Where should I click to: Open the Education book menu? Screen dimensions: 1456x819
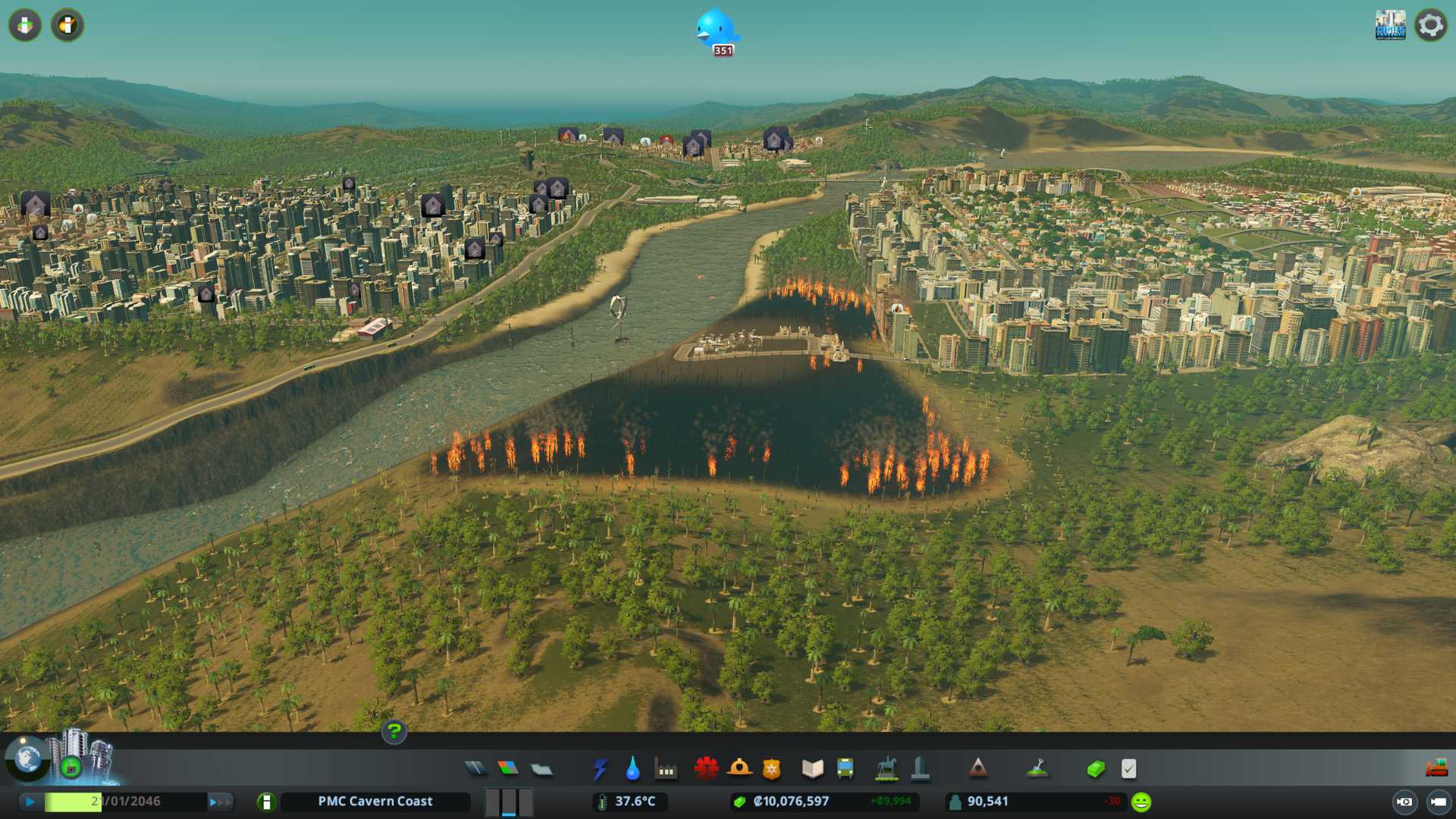tap(812, 769)
